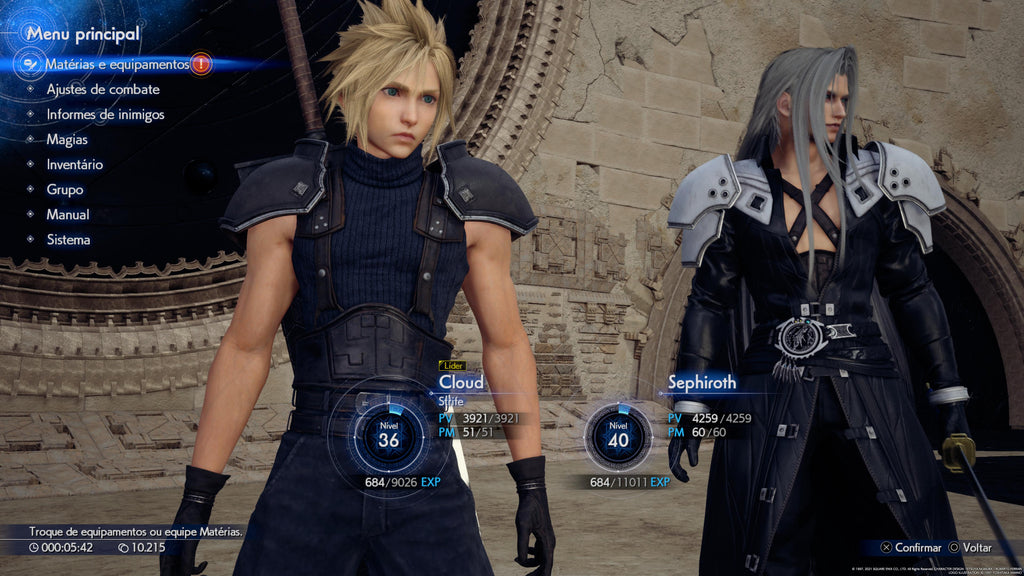The image size is (1024, 576).
Task: Open the Manual entry
Action: 67,214
